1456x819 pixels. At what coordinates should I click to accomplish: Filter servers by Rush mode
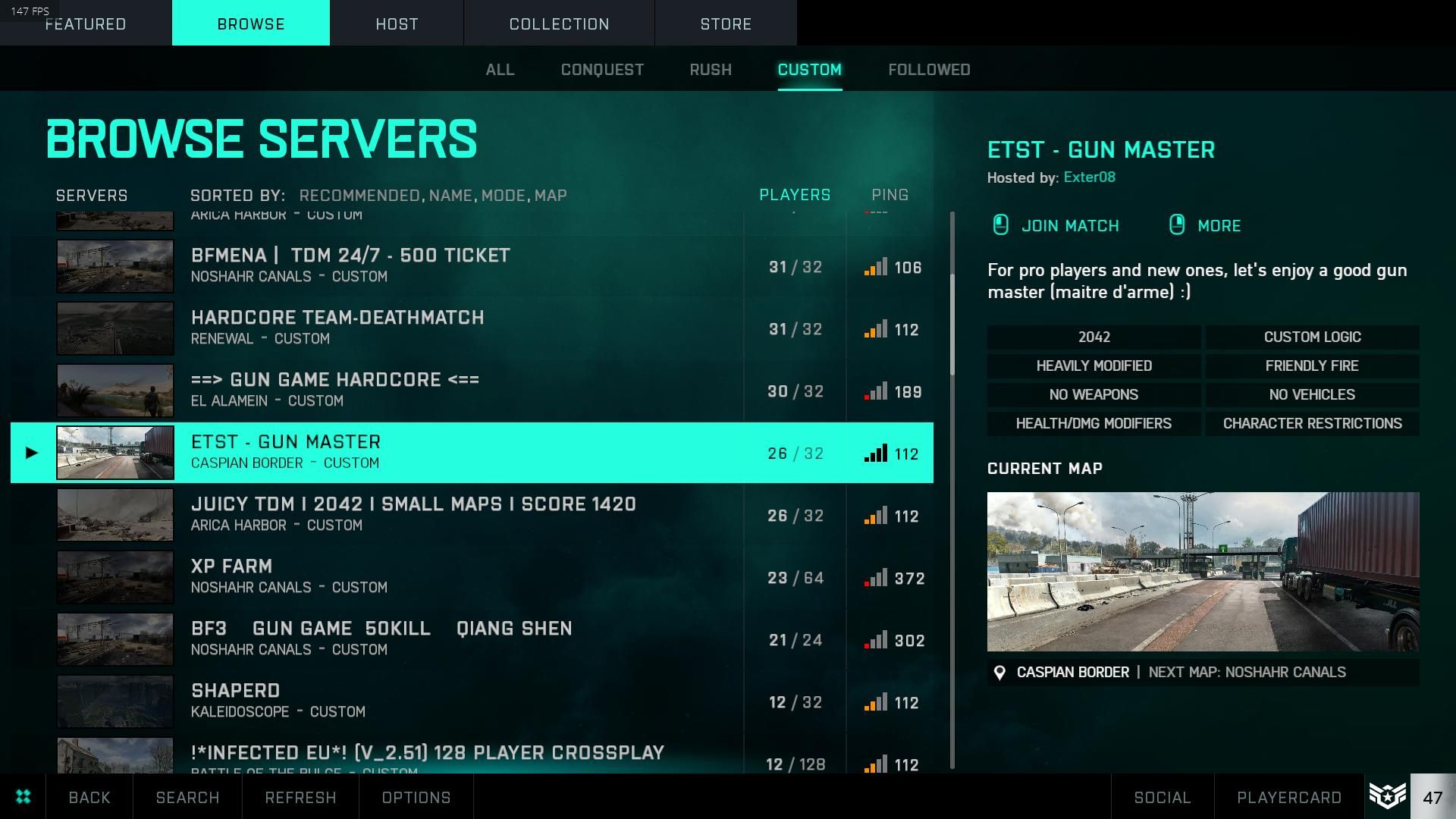click(x=711, y=70)
